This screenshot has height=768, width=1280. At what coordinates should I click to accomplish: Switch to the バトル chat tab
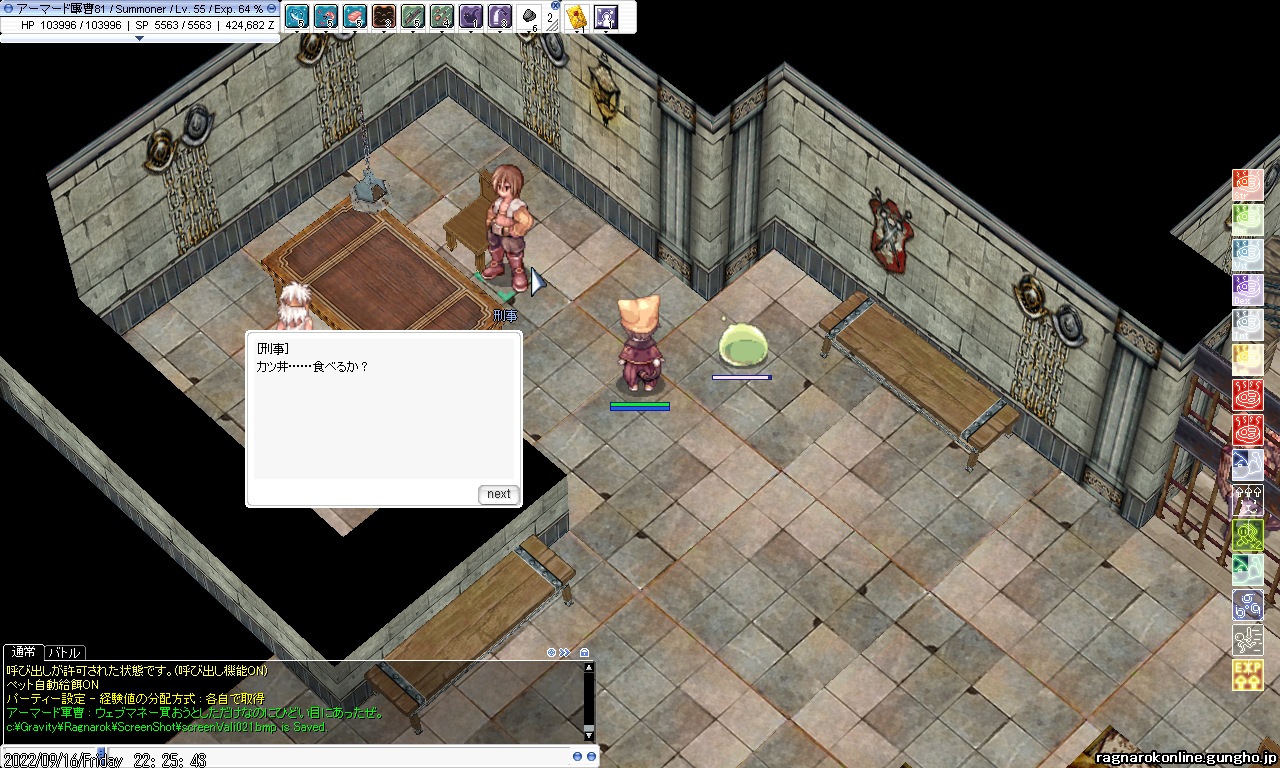65,653
